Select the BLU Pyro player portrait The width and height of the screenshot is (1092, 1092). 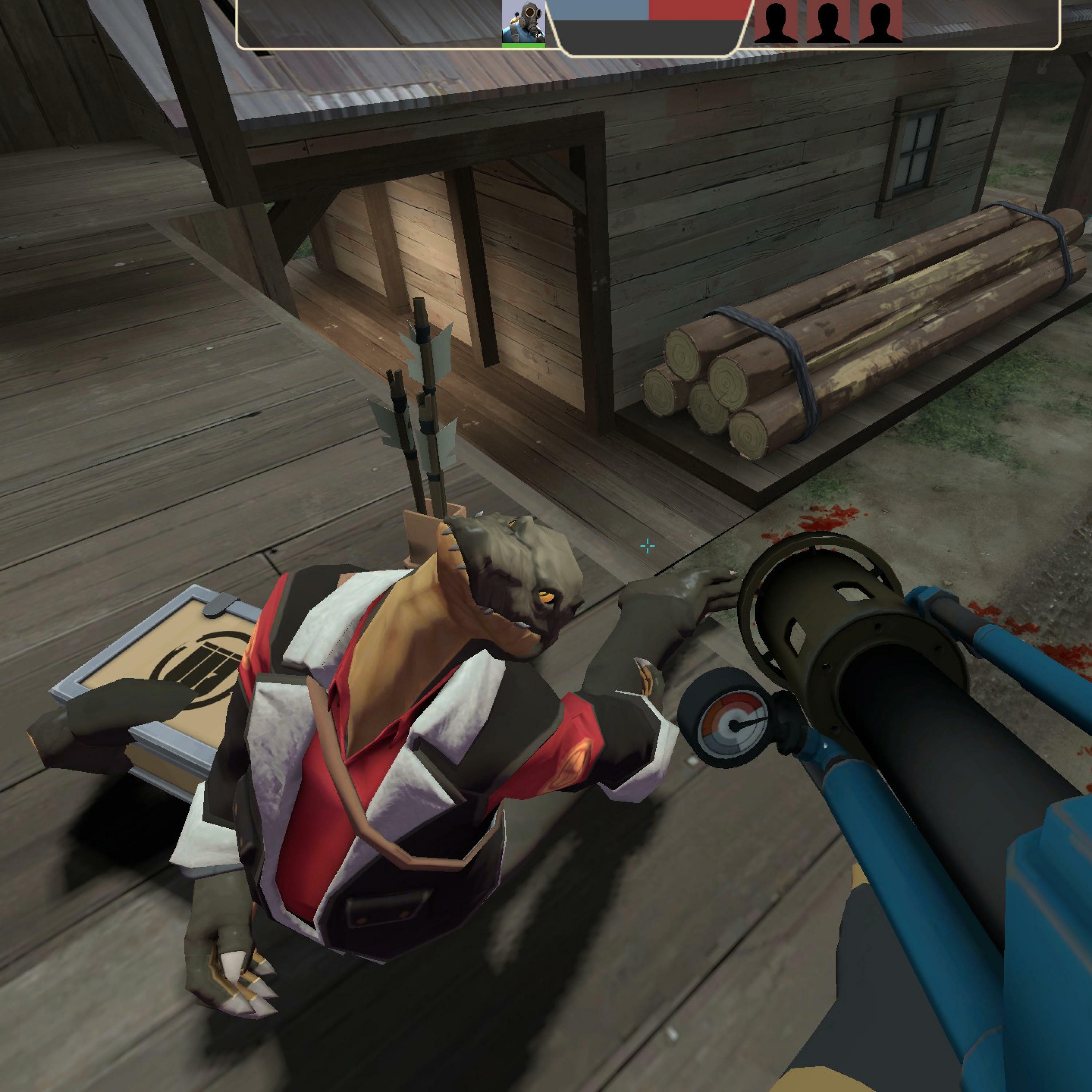(x=523, y=22)
